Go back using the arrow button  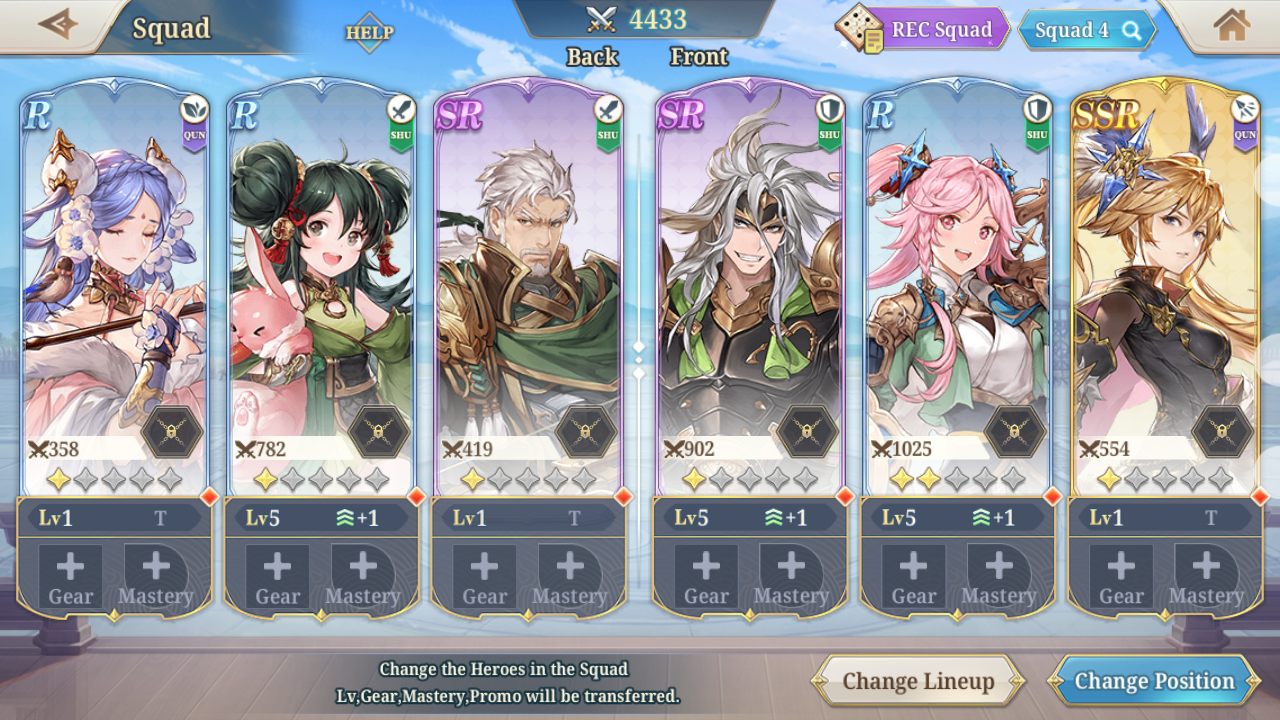pyautogui.click(x=57, y=25)
